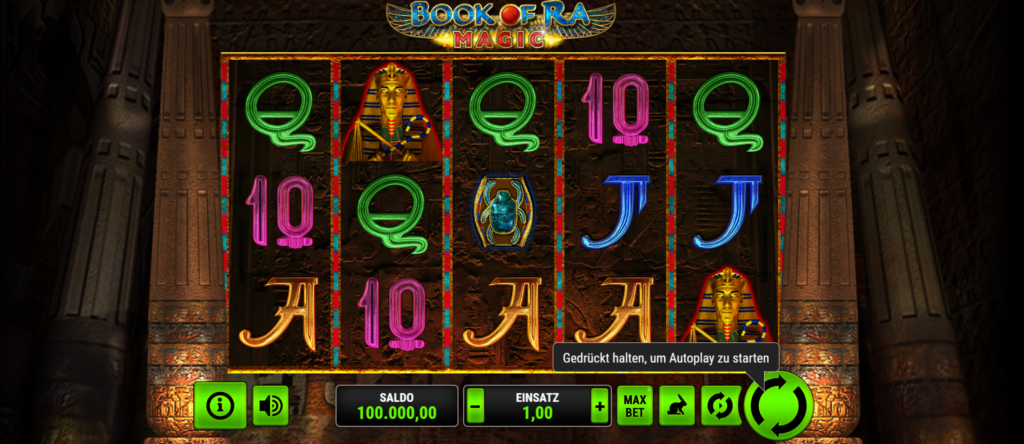Increase the Einsatz with the plus button
Screen dimensions: 1024x444
tap(599, 406)
